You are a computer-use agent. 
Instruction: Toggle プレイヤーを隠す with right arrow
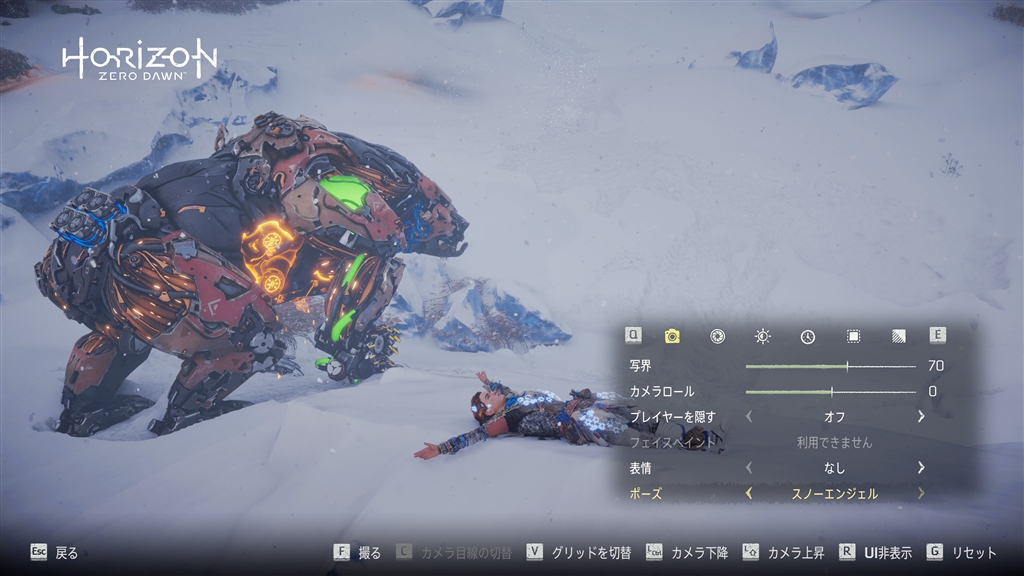921,416
